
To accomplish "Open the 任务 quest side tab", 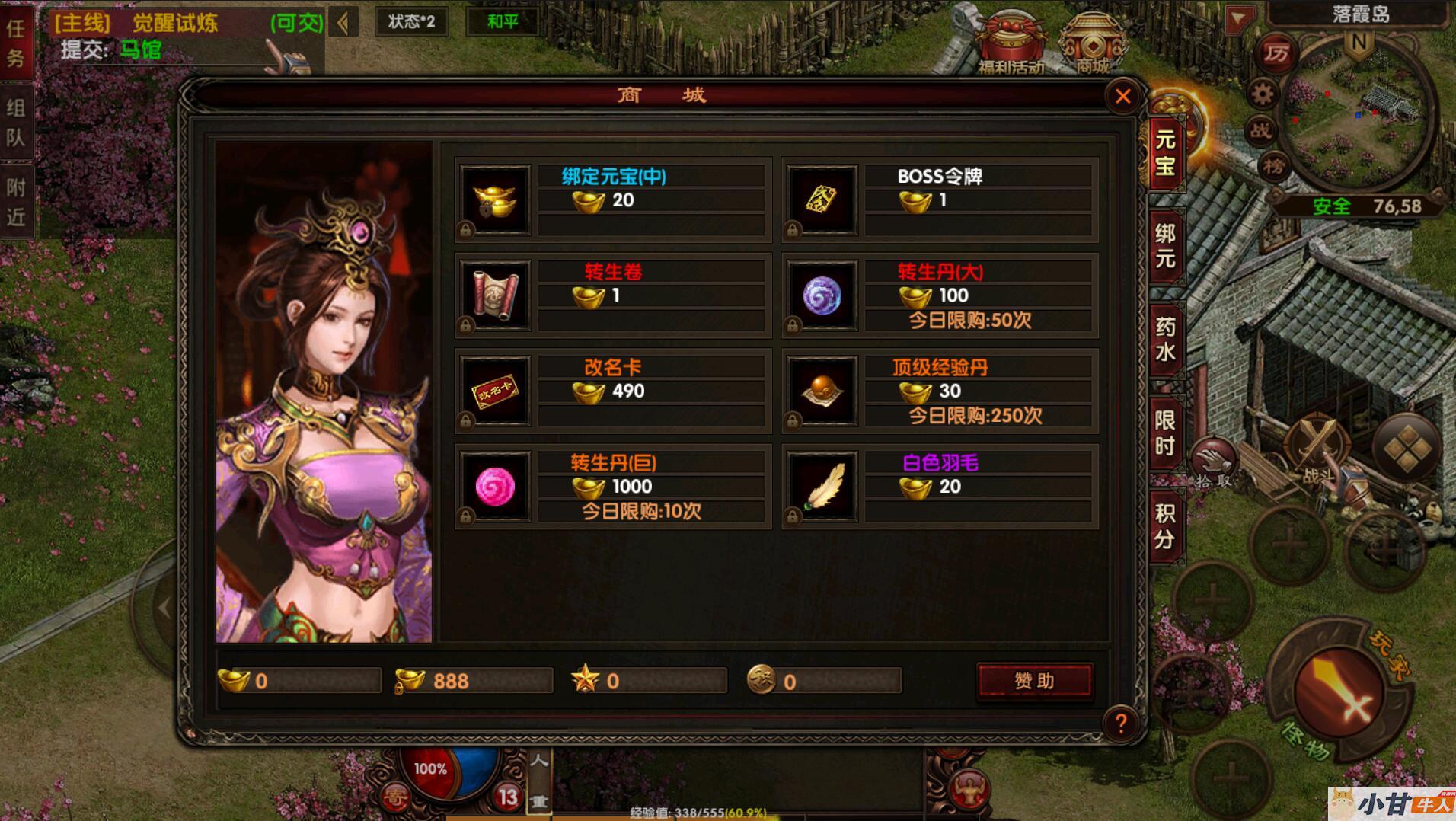I will 16,43.
